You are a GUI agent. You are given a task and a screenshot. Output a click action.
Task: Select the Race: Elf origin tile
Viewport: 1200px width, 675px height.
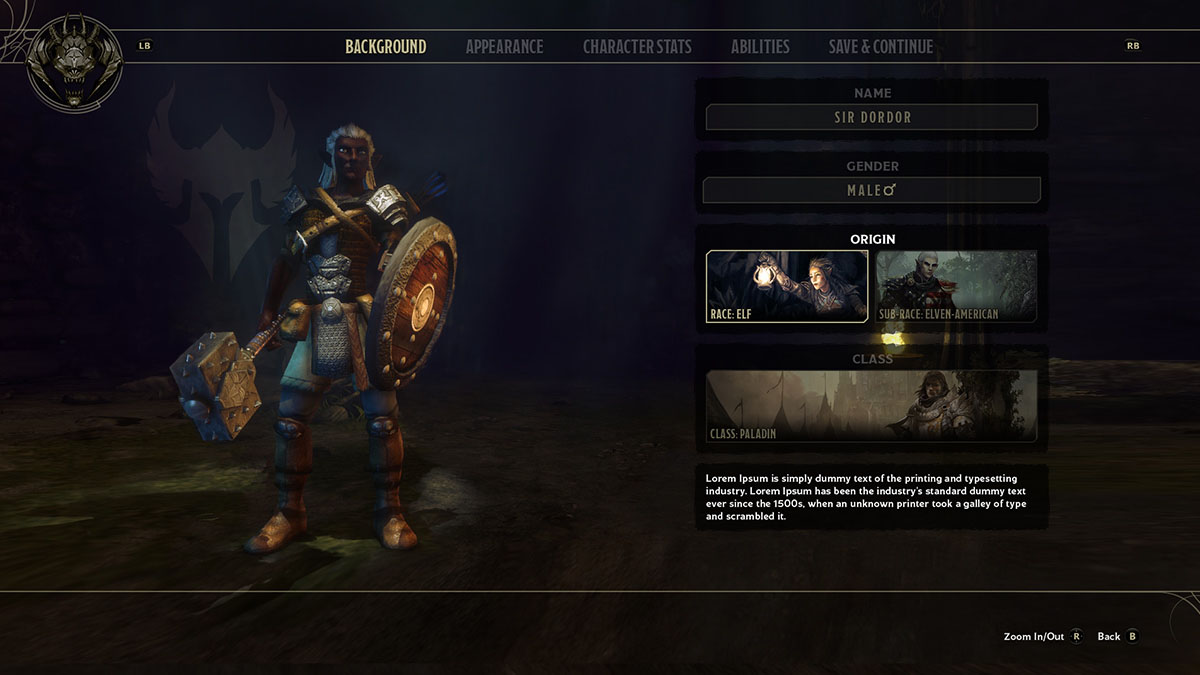coord(787,286)
